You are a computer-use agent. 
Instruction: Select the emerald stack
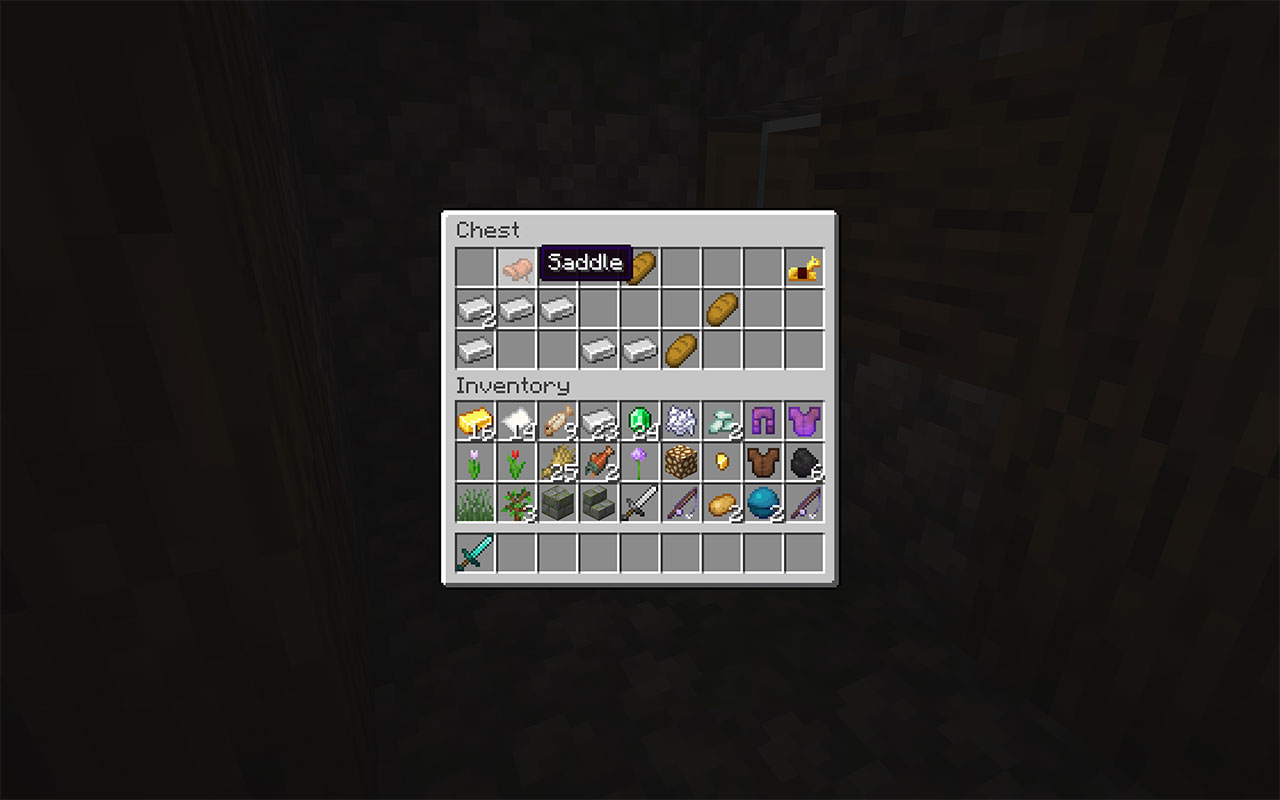click(x=639, y=421)
